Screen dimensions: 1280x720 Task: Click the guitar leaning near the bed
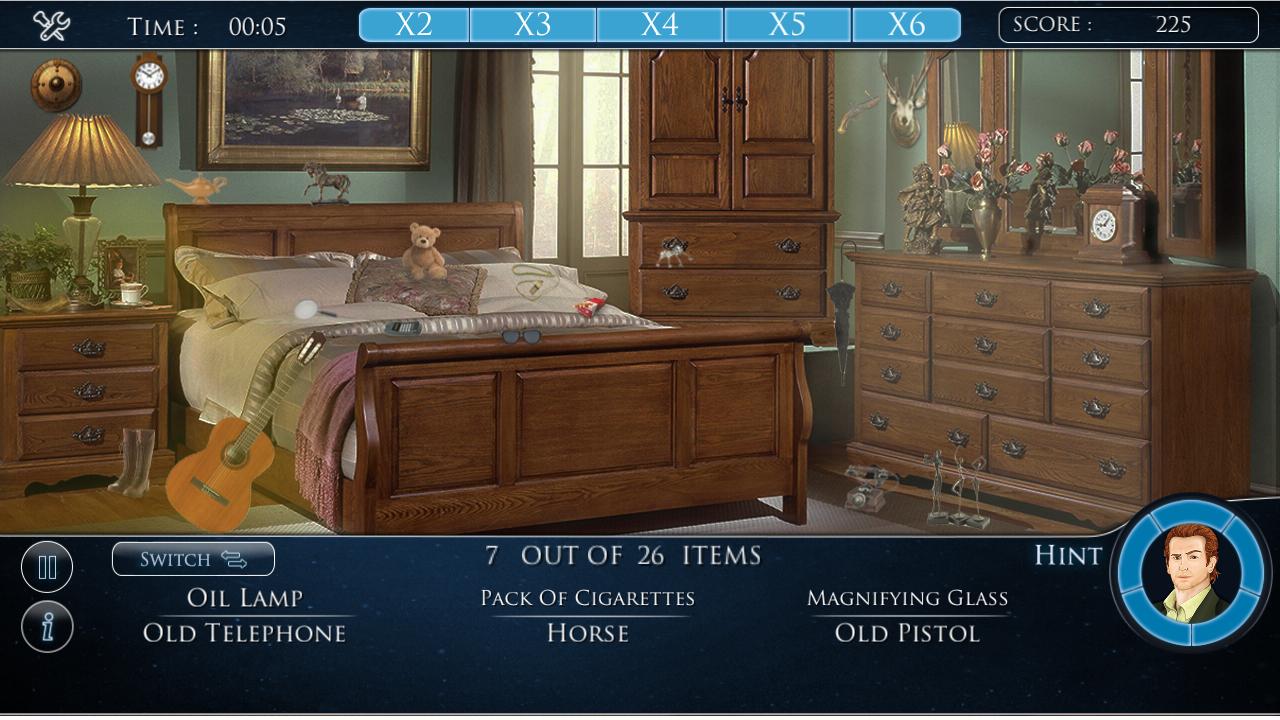pos(223,460)
